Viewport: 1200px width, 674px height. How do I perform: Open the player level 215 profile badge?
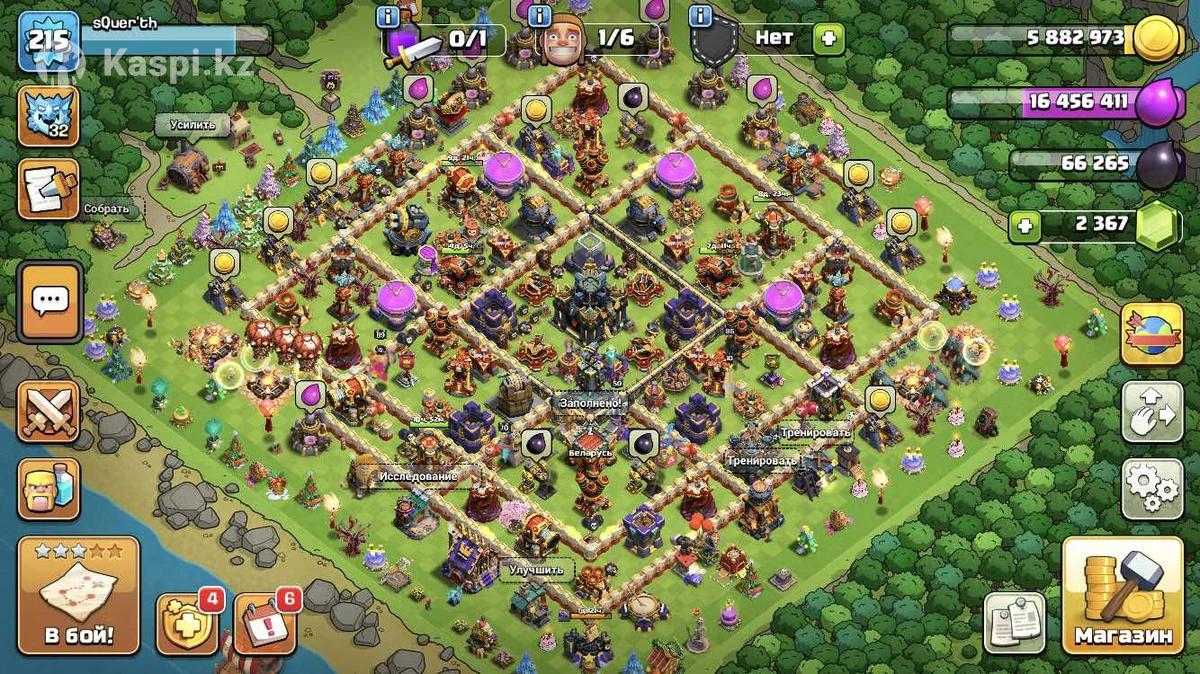[49, 41]
